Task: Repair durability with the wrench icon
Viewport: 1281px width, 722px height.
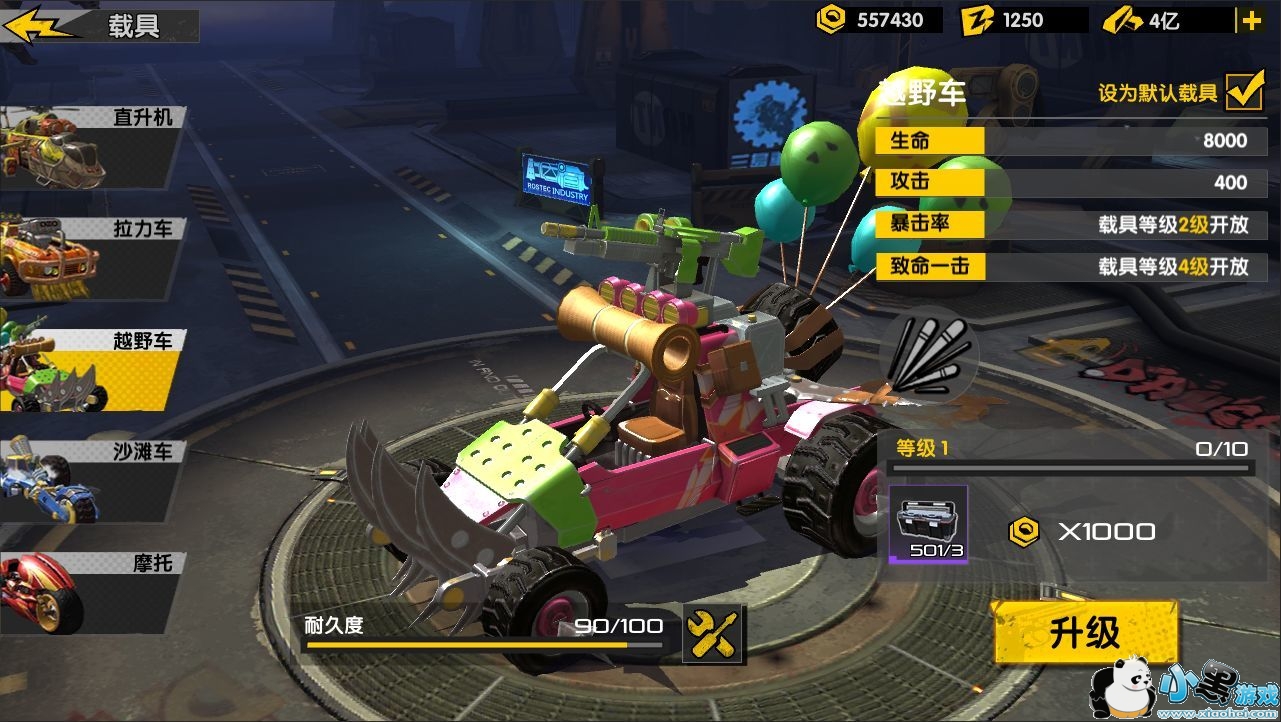Action: tap(713, 634)
